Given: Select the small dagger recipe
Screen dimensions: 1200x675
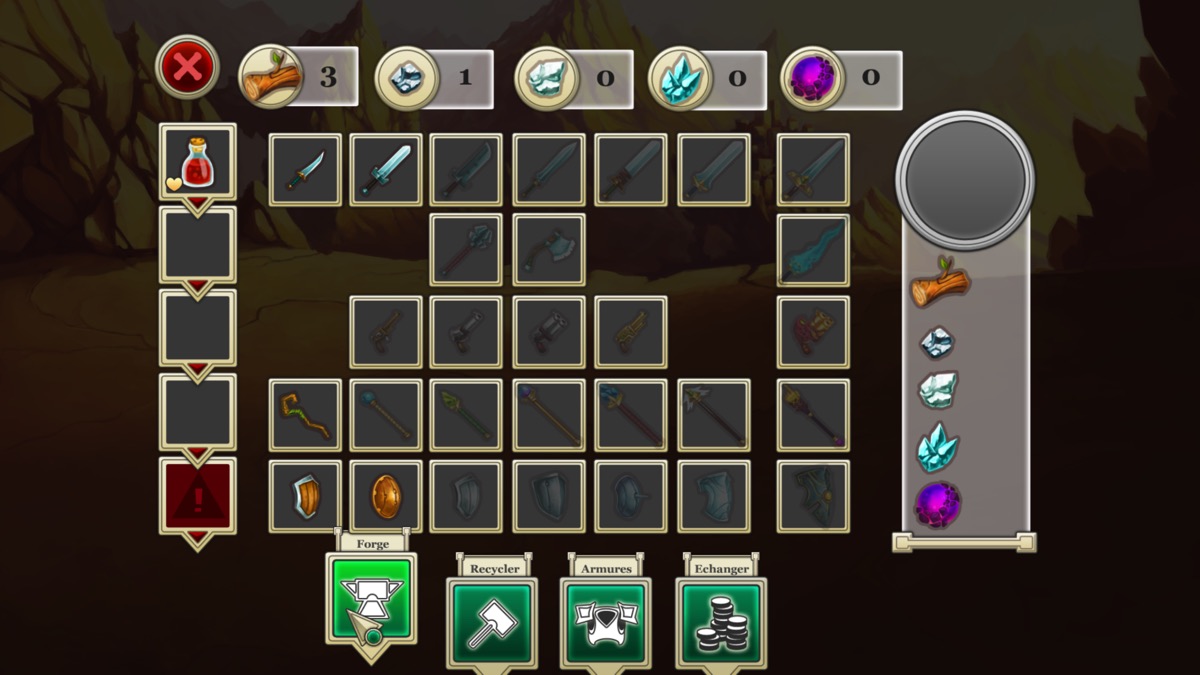Looking at the screenshot, I should coord(305,170).
